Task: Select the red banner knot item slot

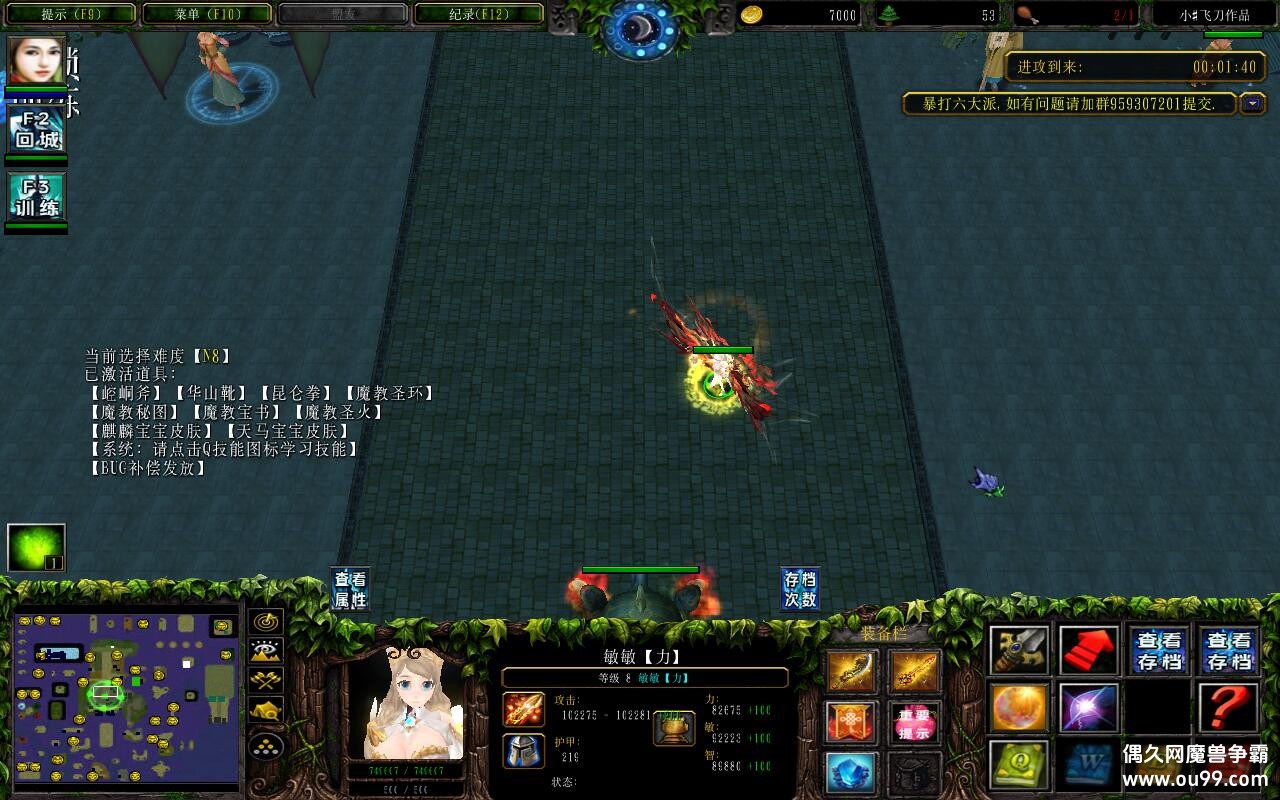Action: (852, 722)
